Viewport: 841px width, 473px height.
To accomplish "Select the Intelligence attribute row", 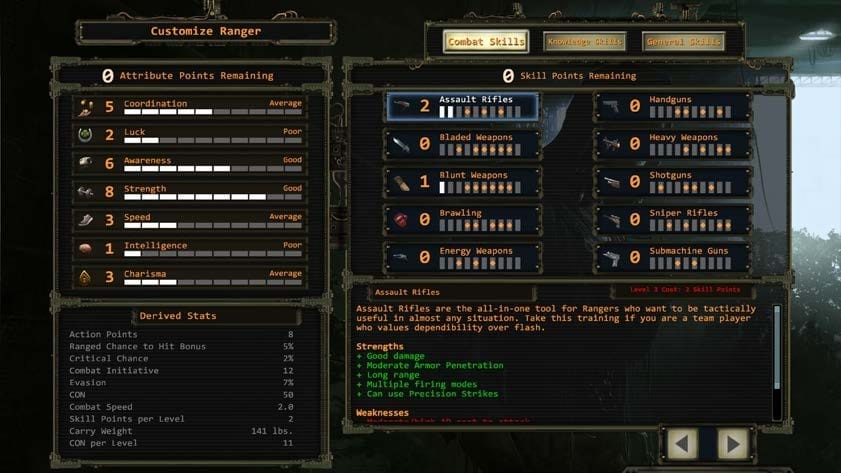I will (x=188, y=249).
